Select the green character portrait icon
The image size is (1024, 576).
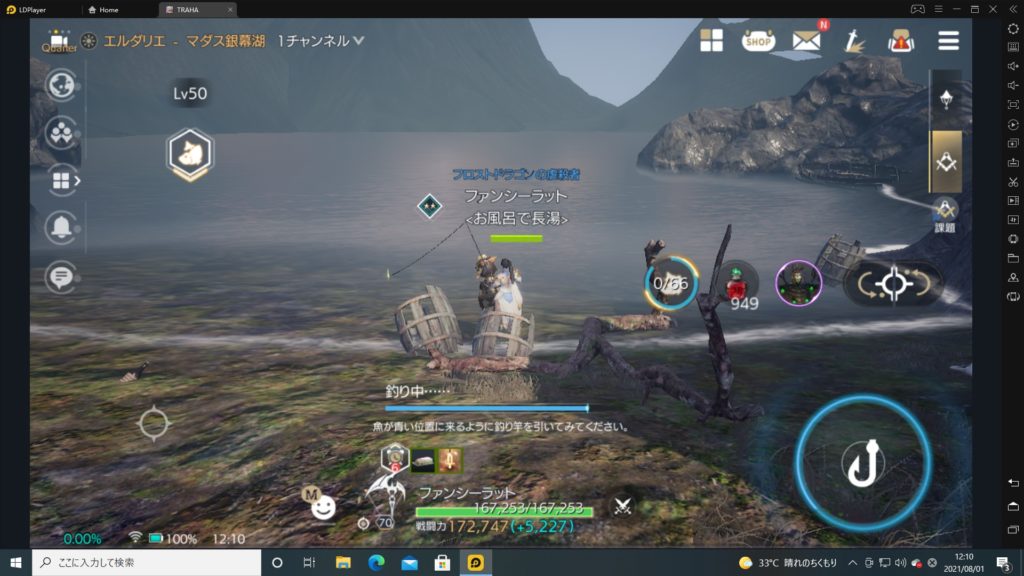click(798, 283)
